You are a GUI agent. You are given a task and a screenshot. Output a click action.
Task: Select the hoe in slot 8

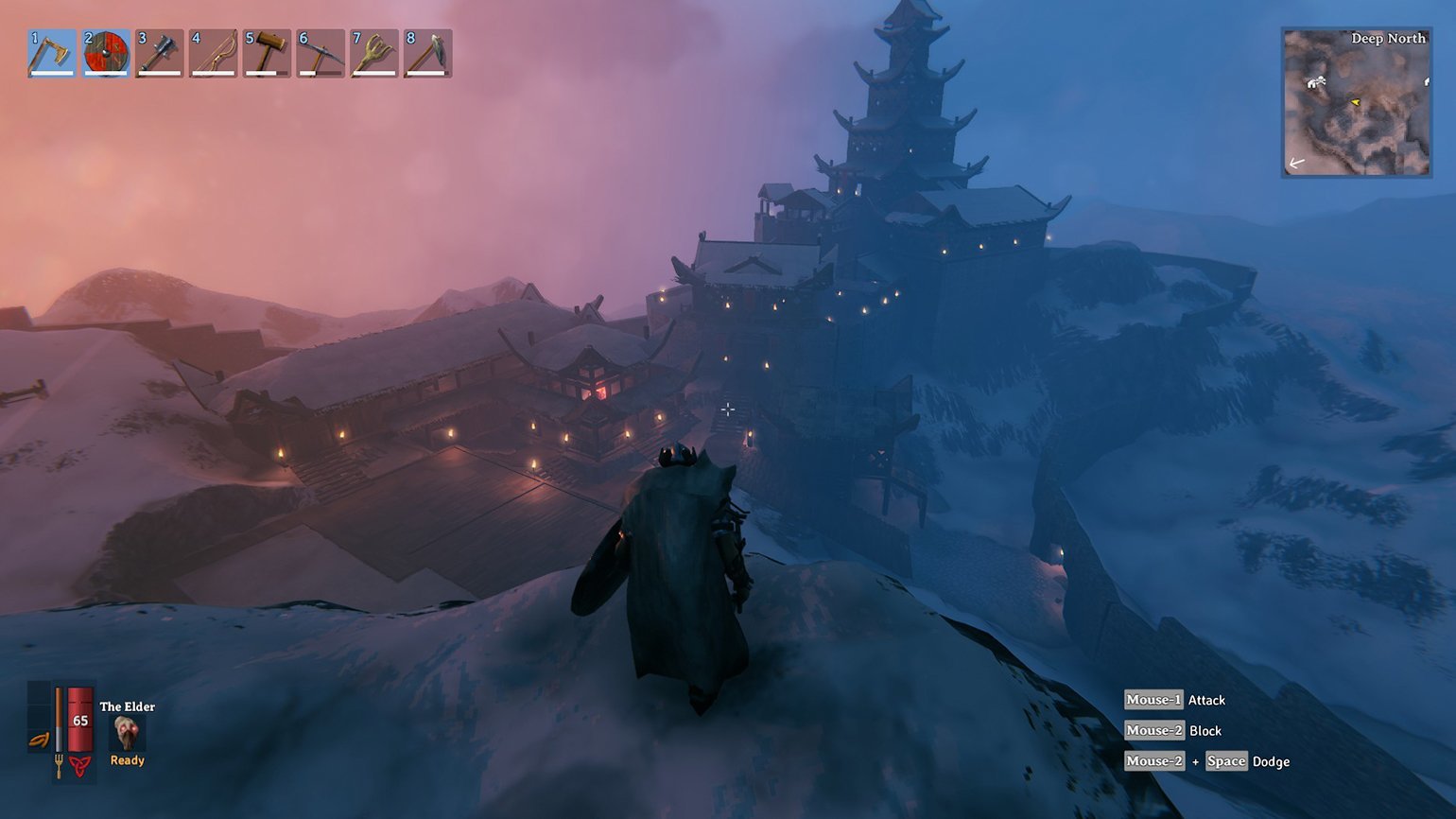click(x=427, y=53)
